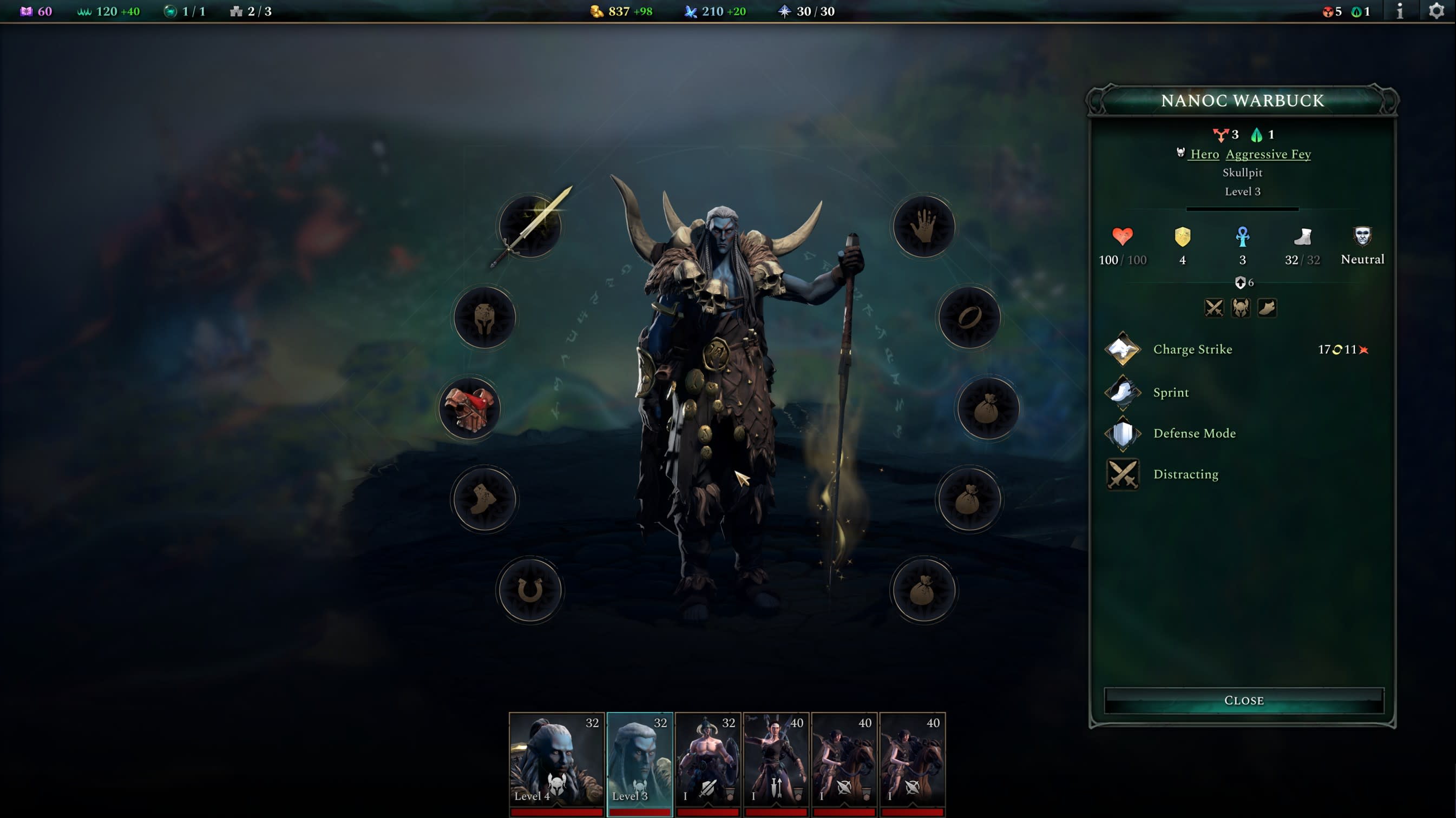Select the Charge Strike ability
This screenshot has width=1456, height=818.
[1192, 349]
